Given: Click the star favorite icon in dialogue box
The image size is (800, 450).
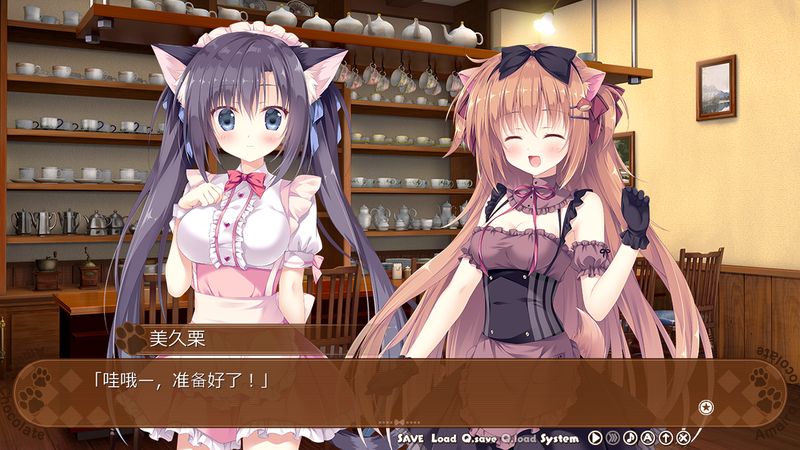Looking at the screenshot, I should [706, 406].
